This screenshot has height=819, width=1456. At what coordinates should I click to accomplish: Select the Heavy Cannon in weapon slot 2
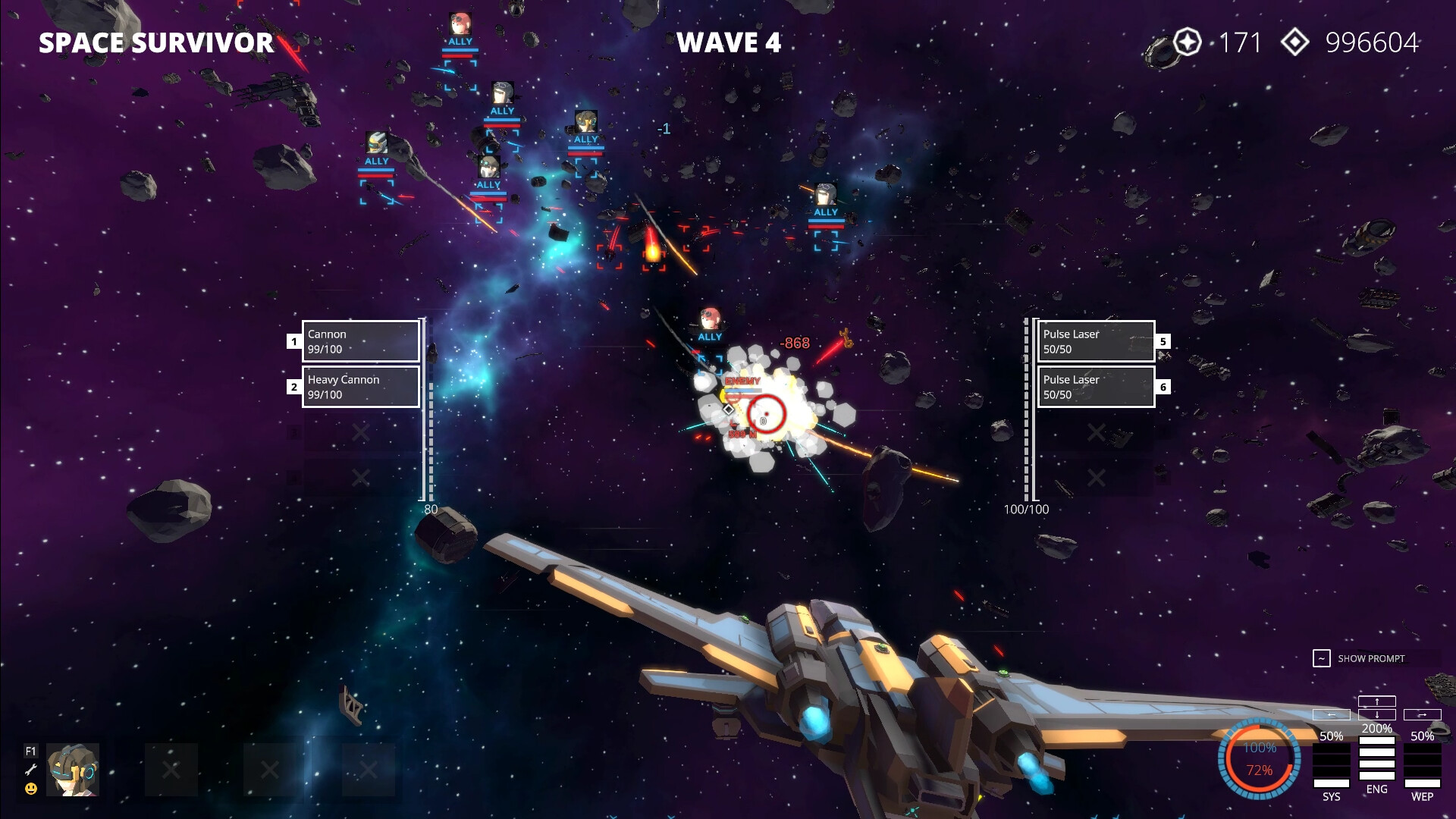click(x=360, y=387)
